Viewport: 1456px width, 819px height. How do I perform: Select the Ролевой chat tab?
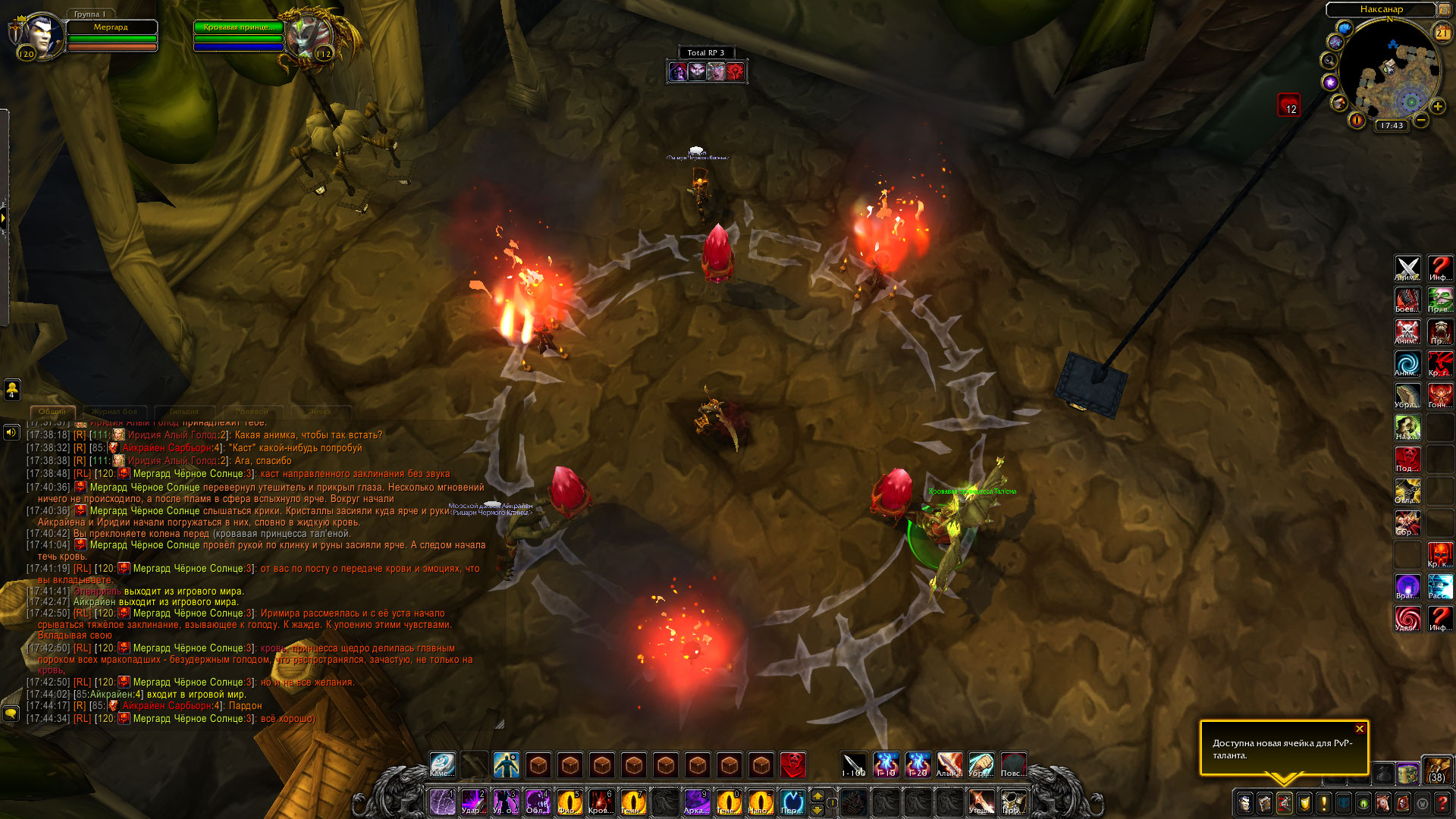coord(252,412)
